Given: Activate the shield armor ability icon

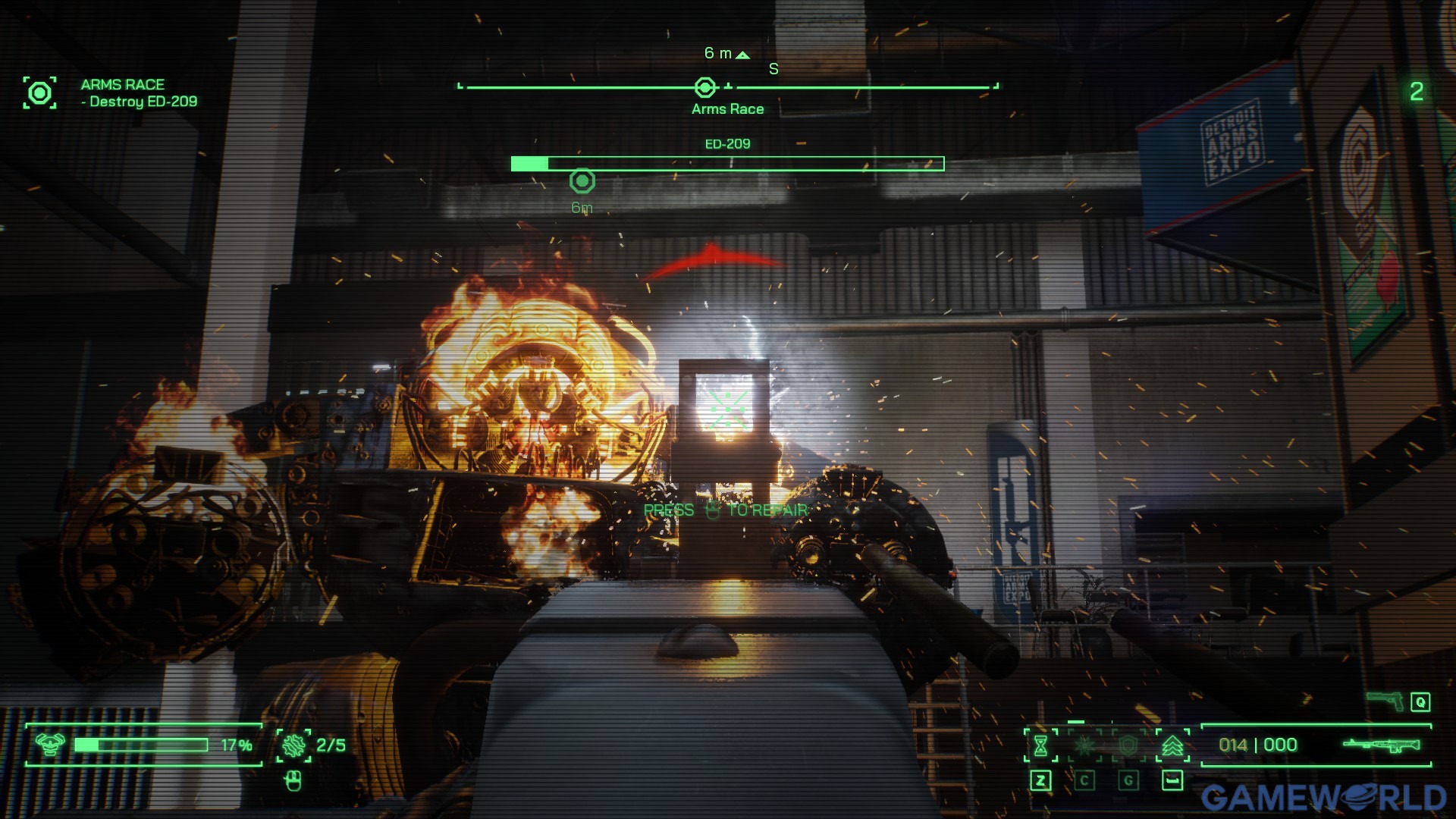Looking at the screenshot, I should (1128, 745).
